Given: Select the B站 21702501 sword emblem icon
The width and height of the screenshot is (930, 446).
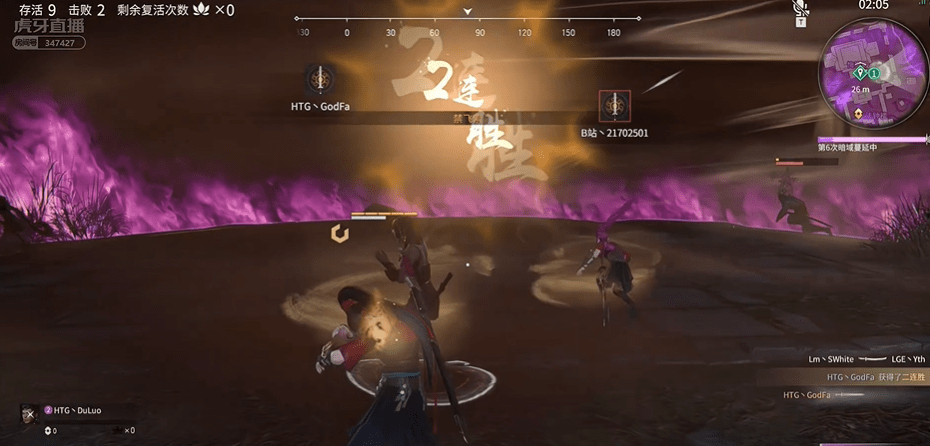Looking at the screenshot, I should [x=614, y=105].
